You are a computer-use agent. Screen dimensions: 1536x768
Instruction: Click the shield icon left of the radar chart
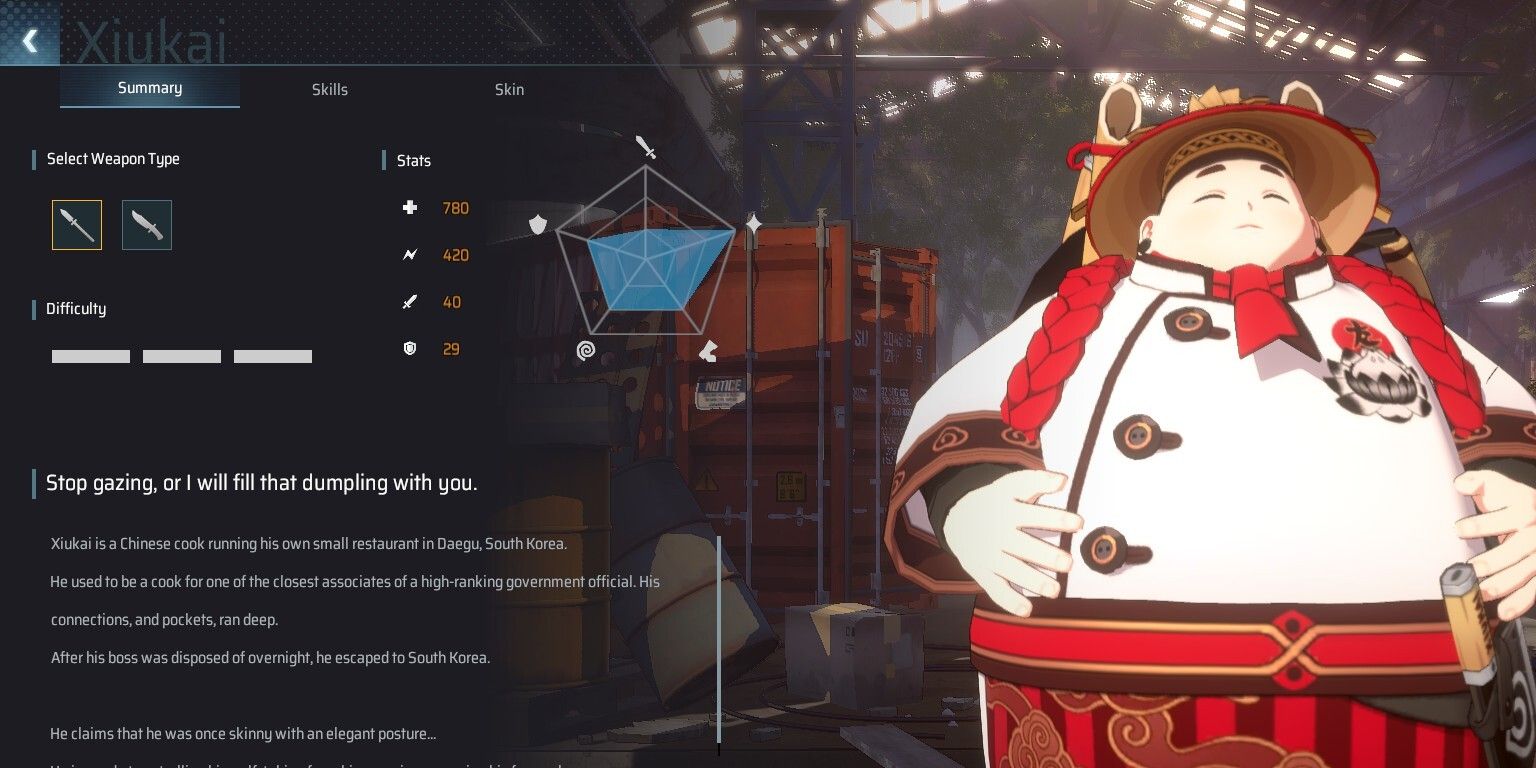pyautogui.click(x=536, y=224)
